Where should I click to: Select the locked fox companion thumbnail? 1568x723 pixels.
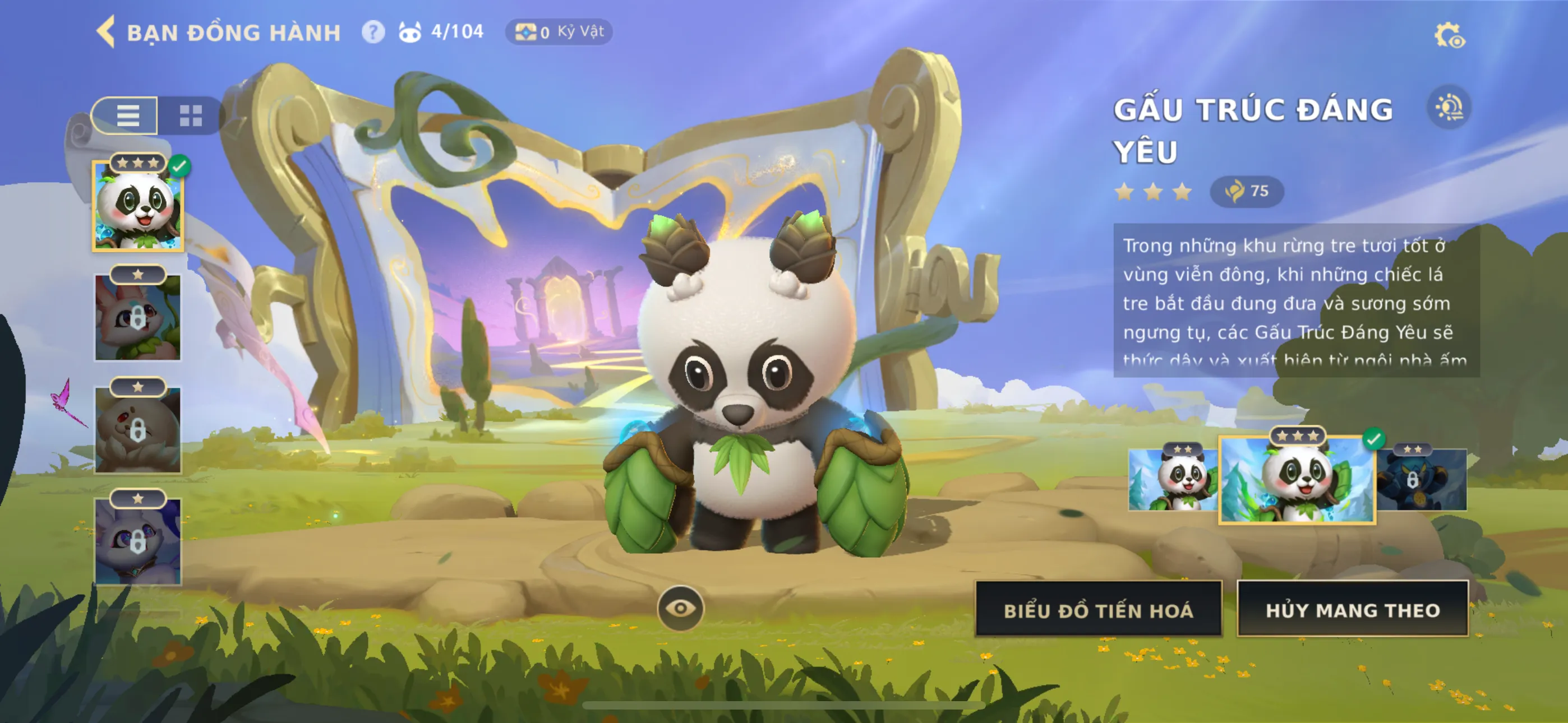tap(138, 317)
